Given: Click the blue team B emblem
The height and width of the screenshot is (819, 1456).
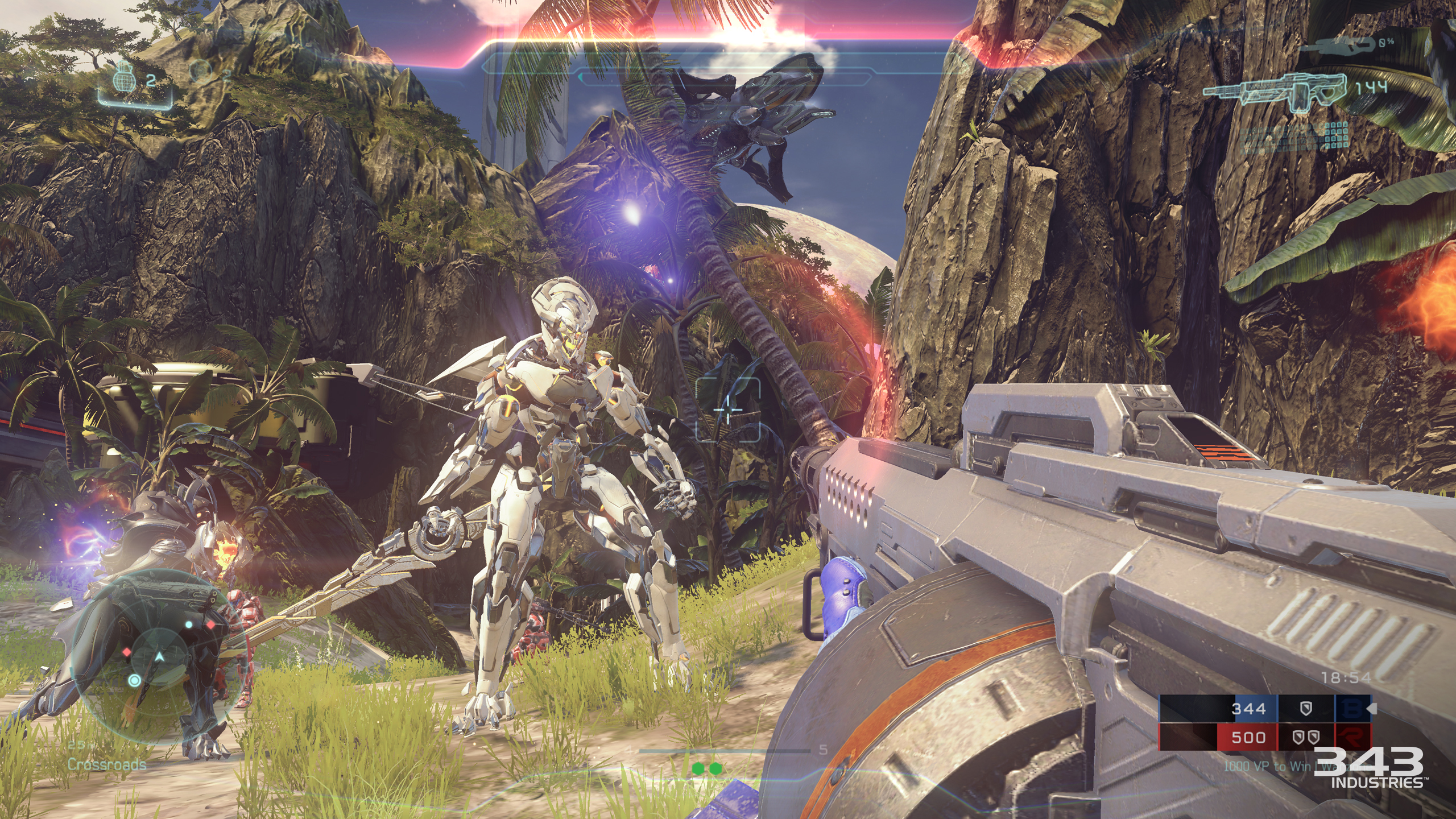Looking at the screenshot, I should point(1352,709).
